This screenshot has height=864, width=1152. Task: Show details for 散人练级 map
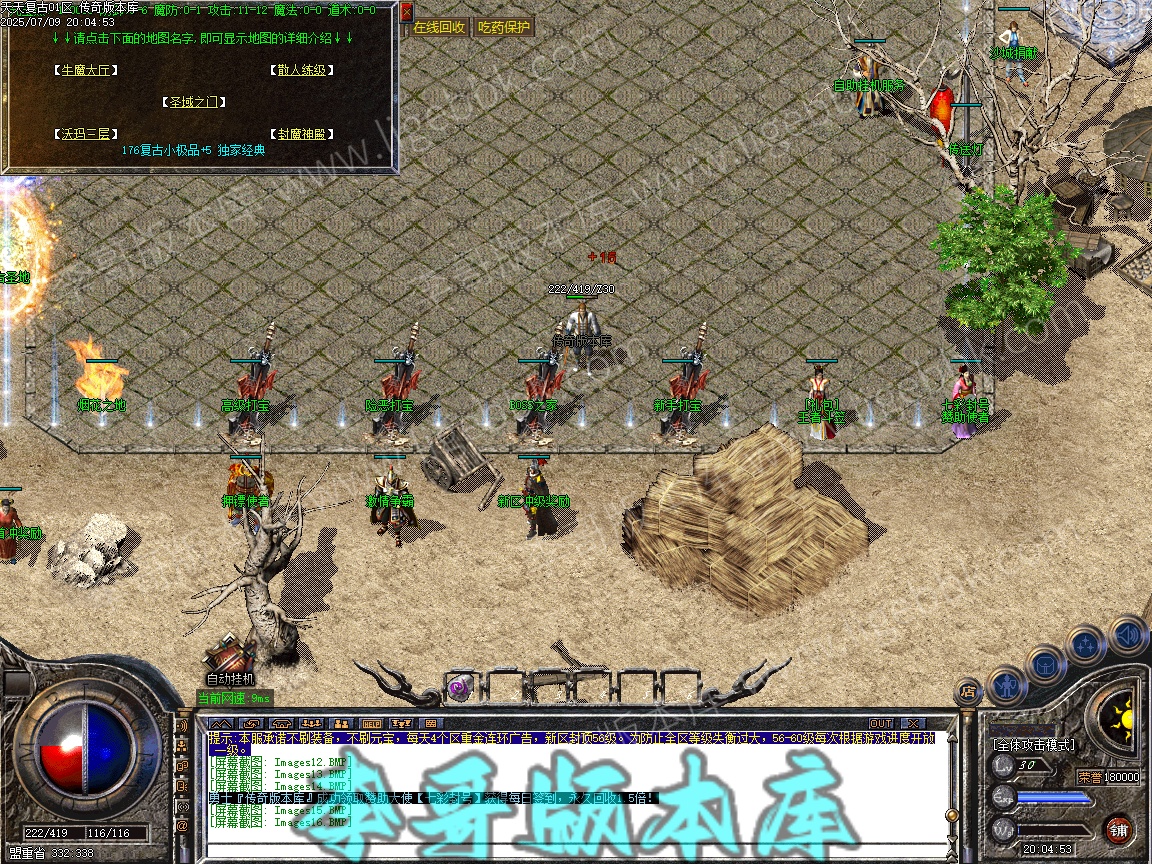301,70
